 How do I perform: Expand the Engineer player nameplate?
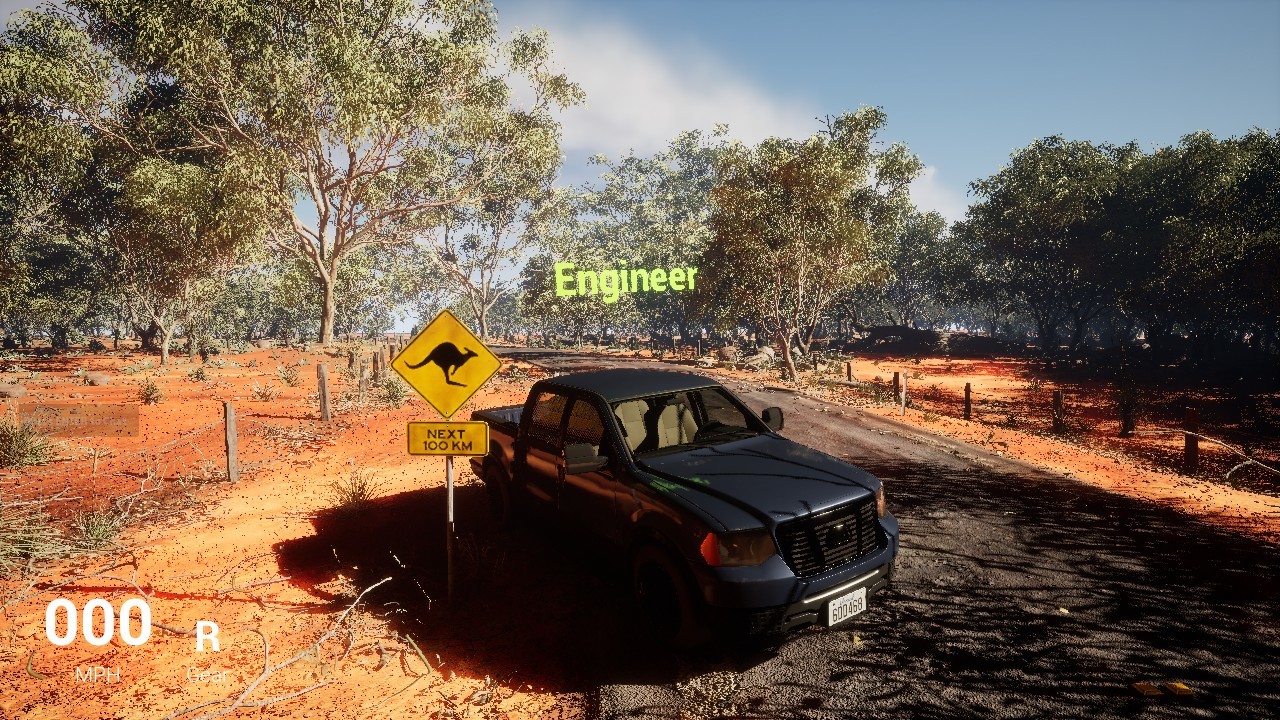click(627, 281)
